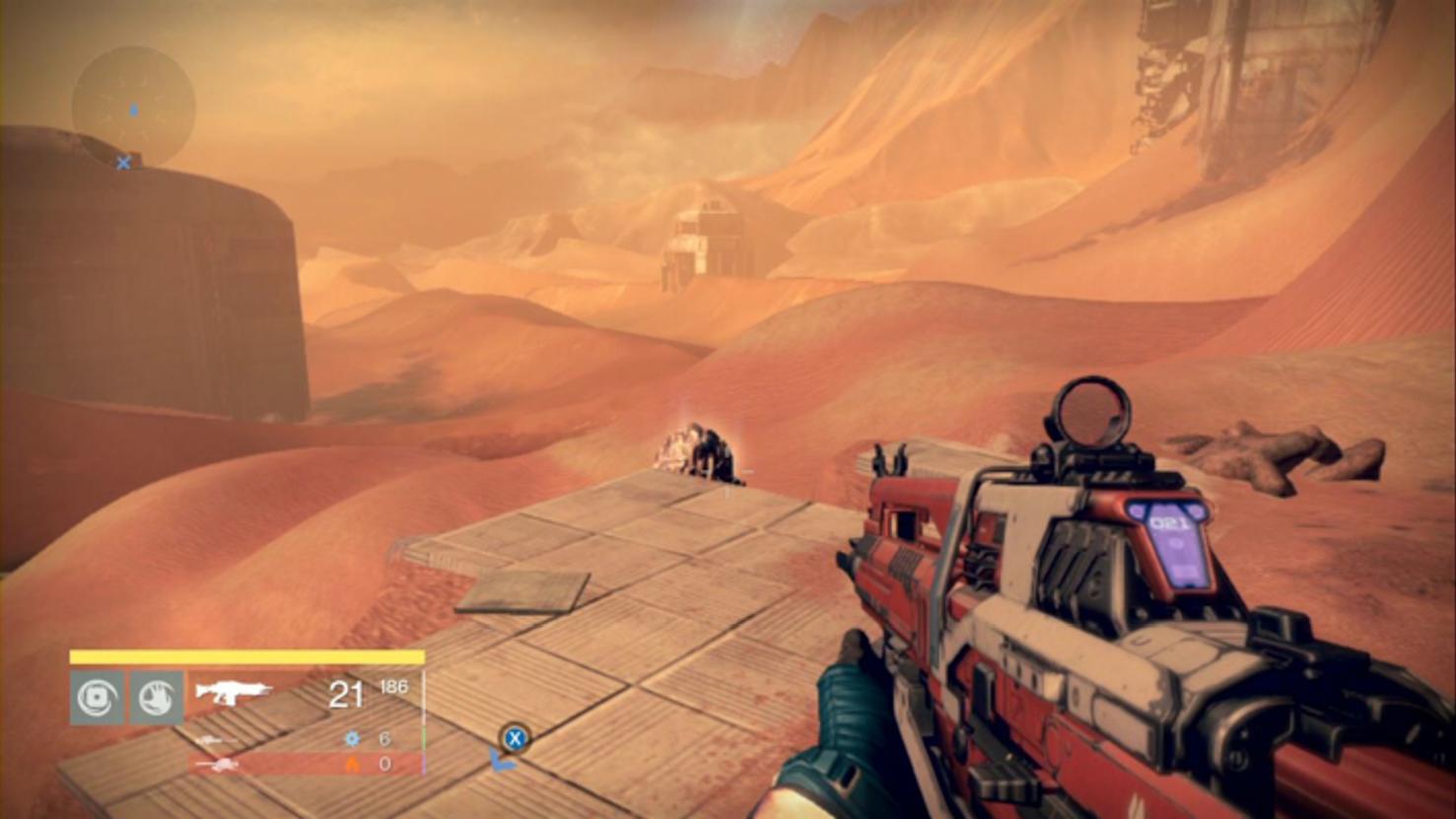Switch to the special weapon silhouette
The width and height of the screenshot is (1456, 819).
point(215,739)
